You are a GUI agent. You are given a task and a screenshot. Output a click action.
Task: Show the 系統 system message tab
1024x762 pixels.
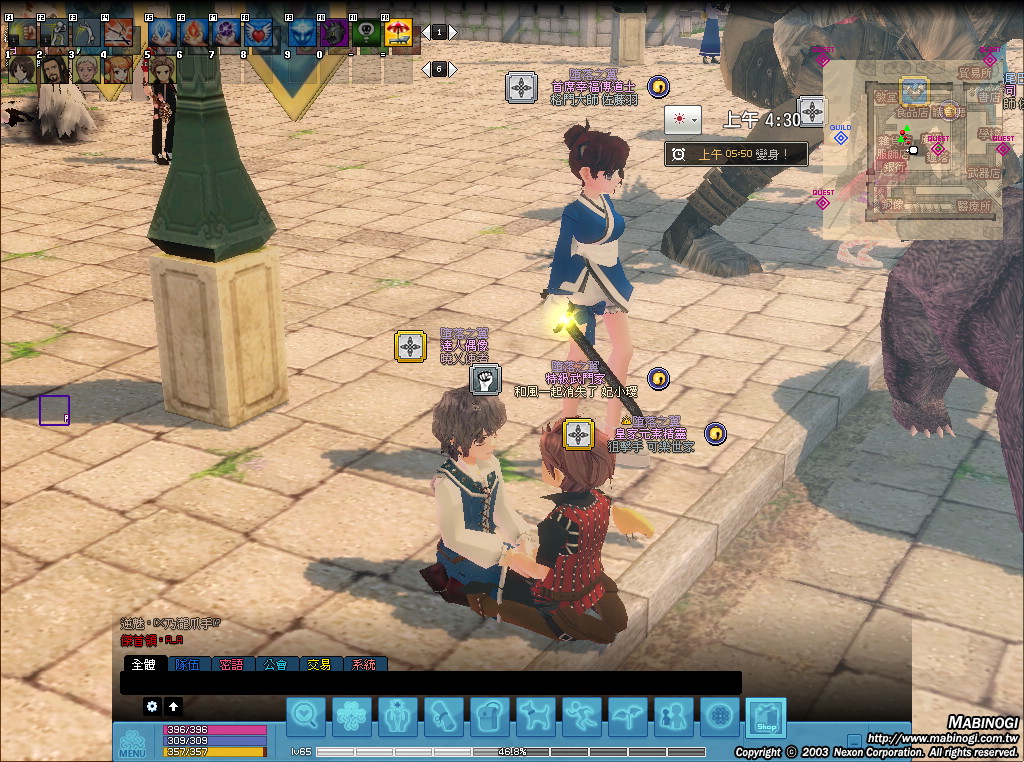pyautogui.click(x=364, y=664)
